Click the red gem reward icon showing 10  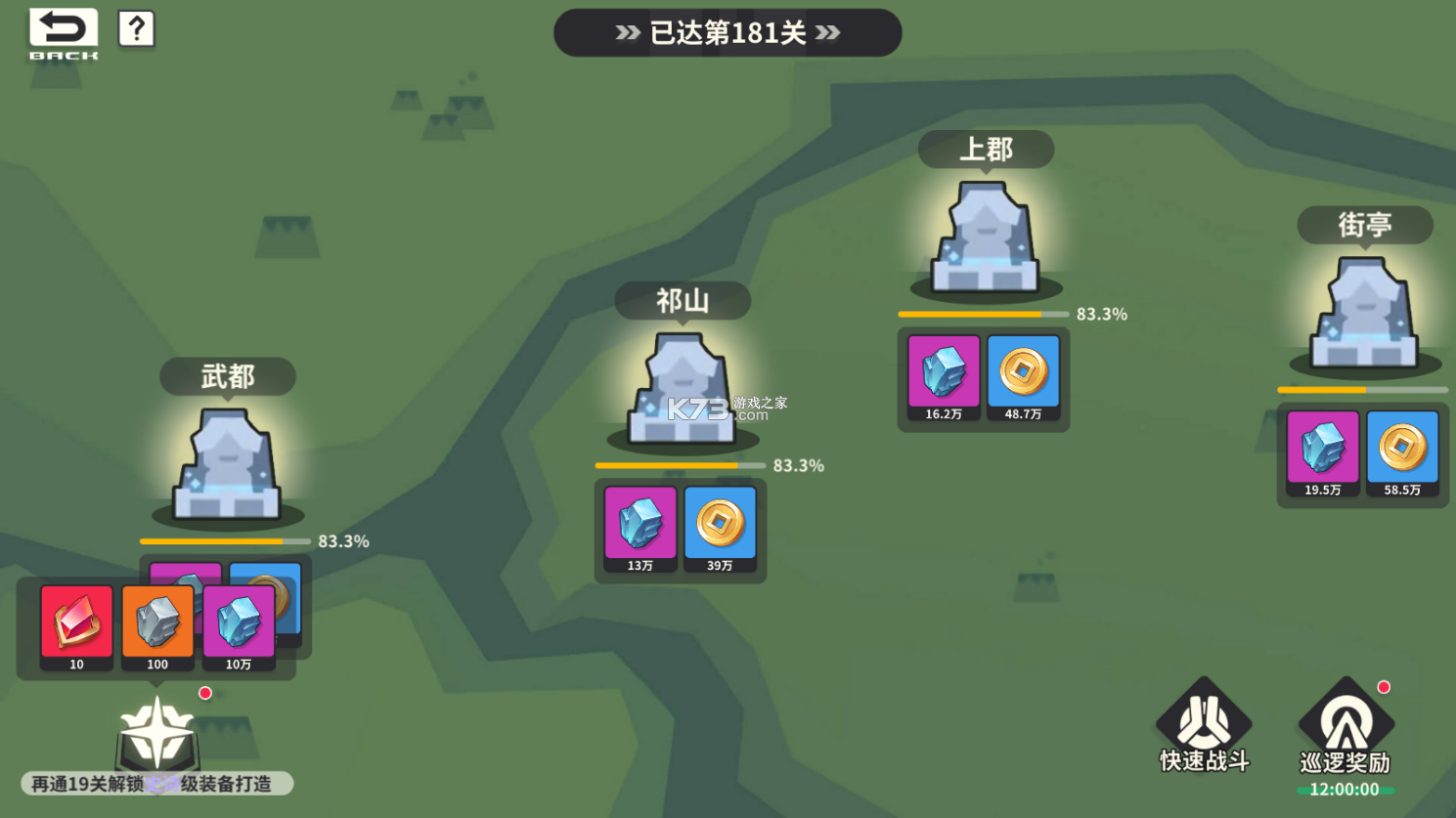76,621
